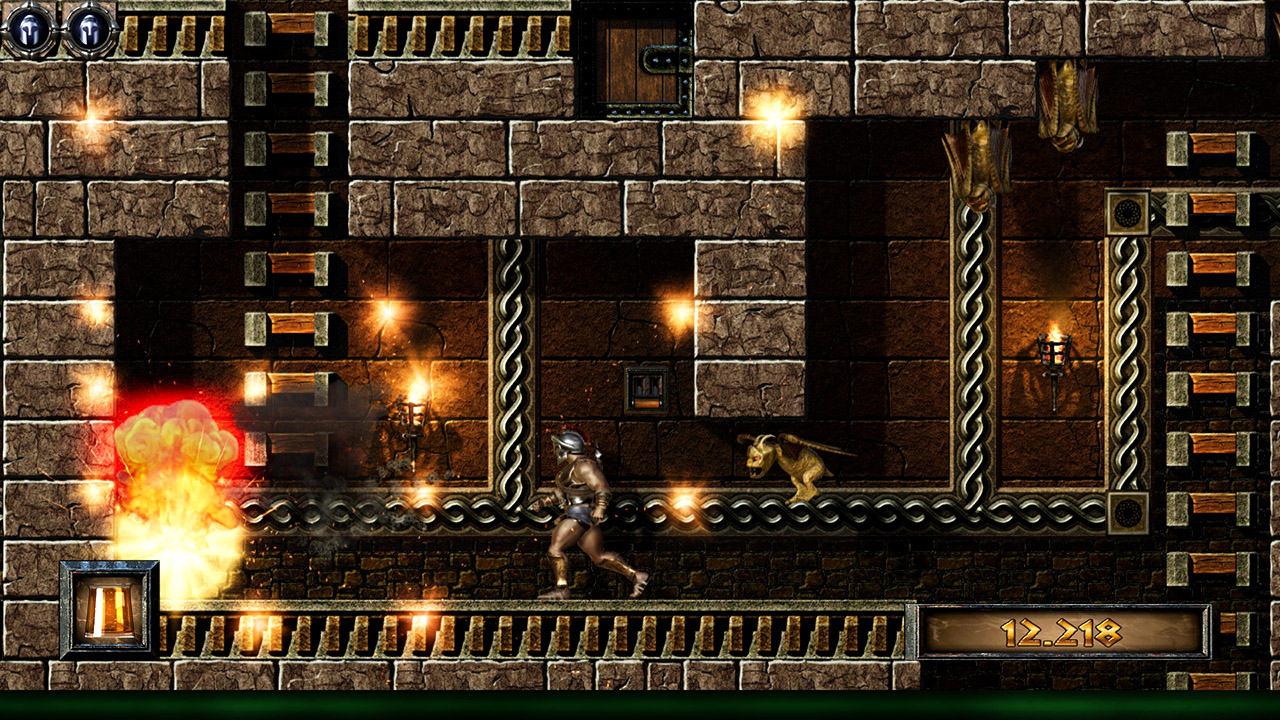
Task: Open the small barred hatch in the wall
Action: 645,390
